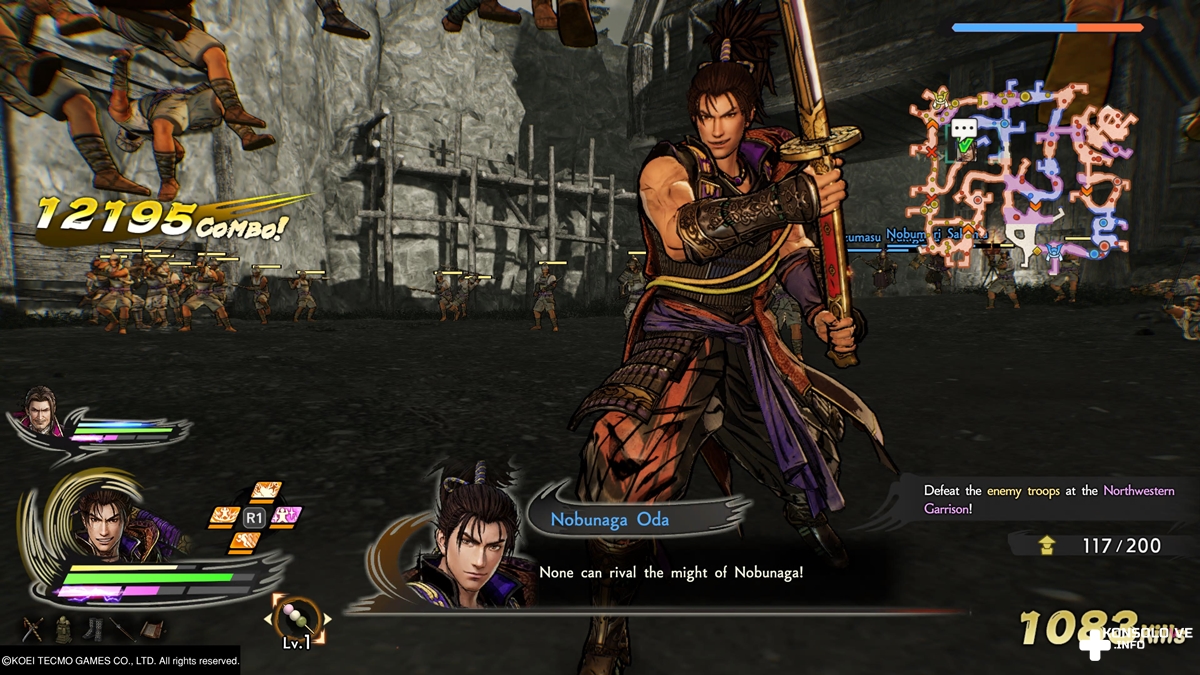Activate the bottom orange running-figure skill
Screen dimensions: 1200x675
244,542
